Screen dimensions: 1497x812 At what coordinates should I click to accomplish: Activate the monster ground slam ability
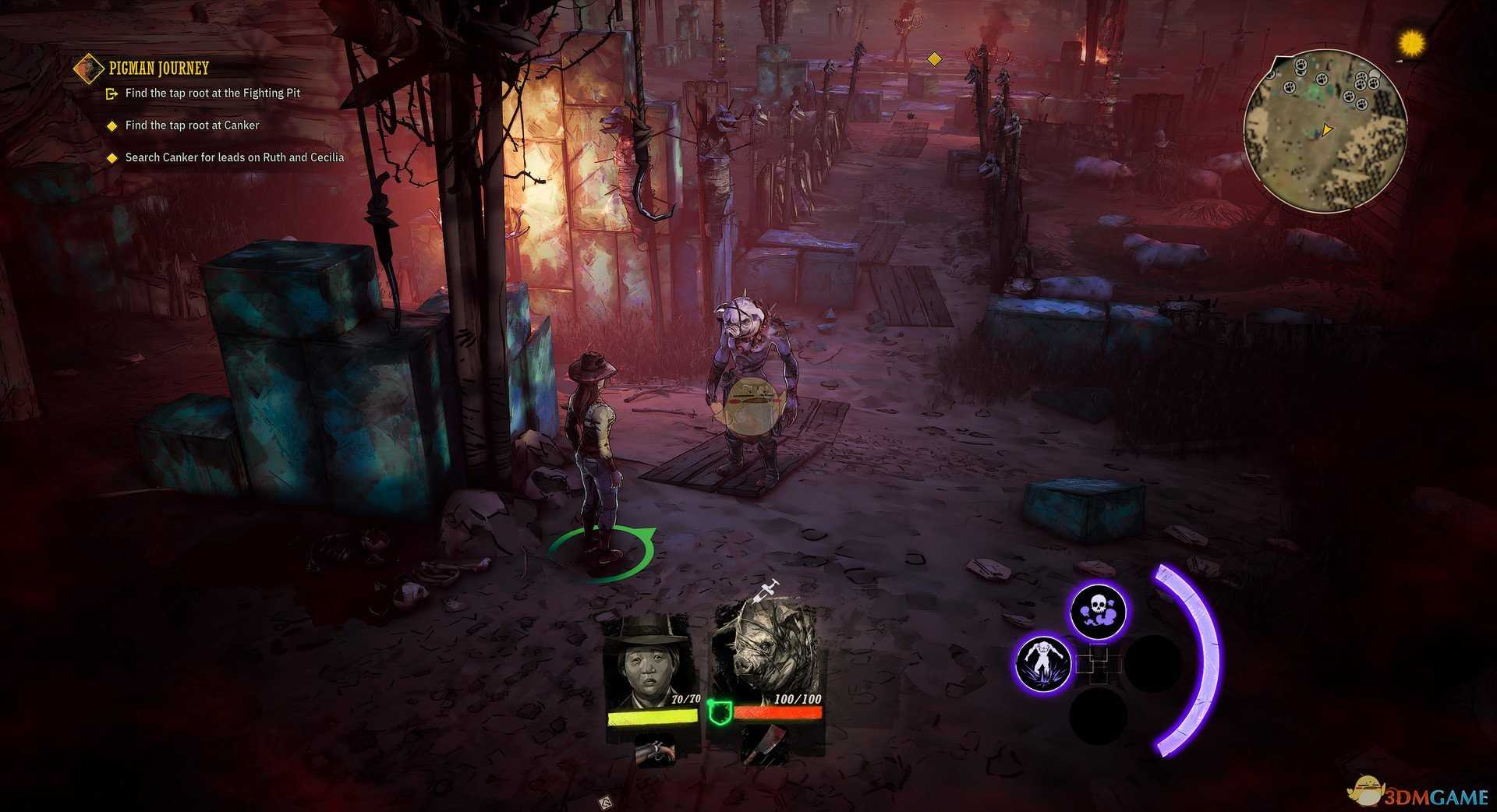(1043, 663)
